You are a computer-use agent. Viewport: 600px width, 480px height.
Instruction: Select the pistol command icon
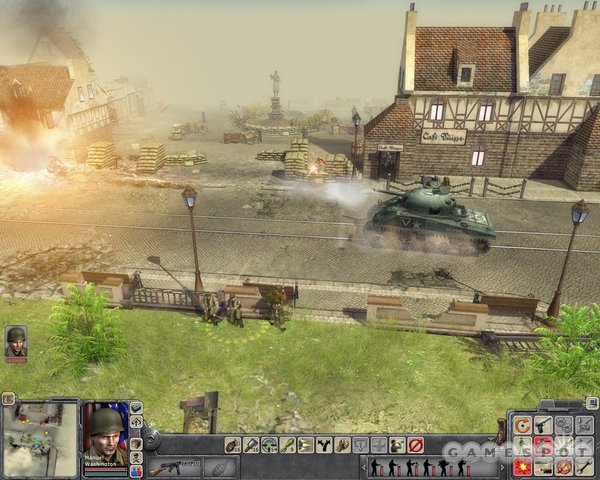click(543, 425)
